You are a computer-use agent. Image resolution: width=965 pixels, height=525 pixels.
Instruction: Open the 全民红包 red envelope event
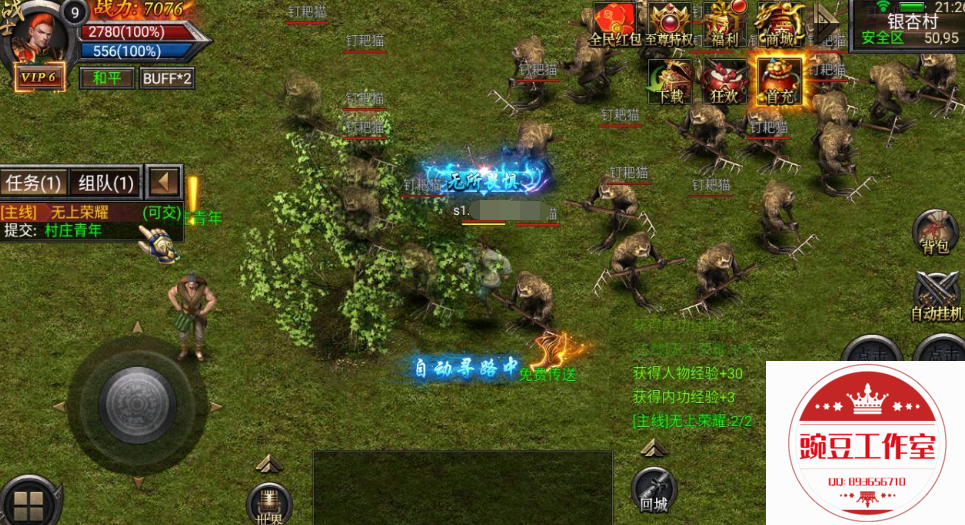pos(613,24)
